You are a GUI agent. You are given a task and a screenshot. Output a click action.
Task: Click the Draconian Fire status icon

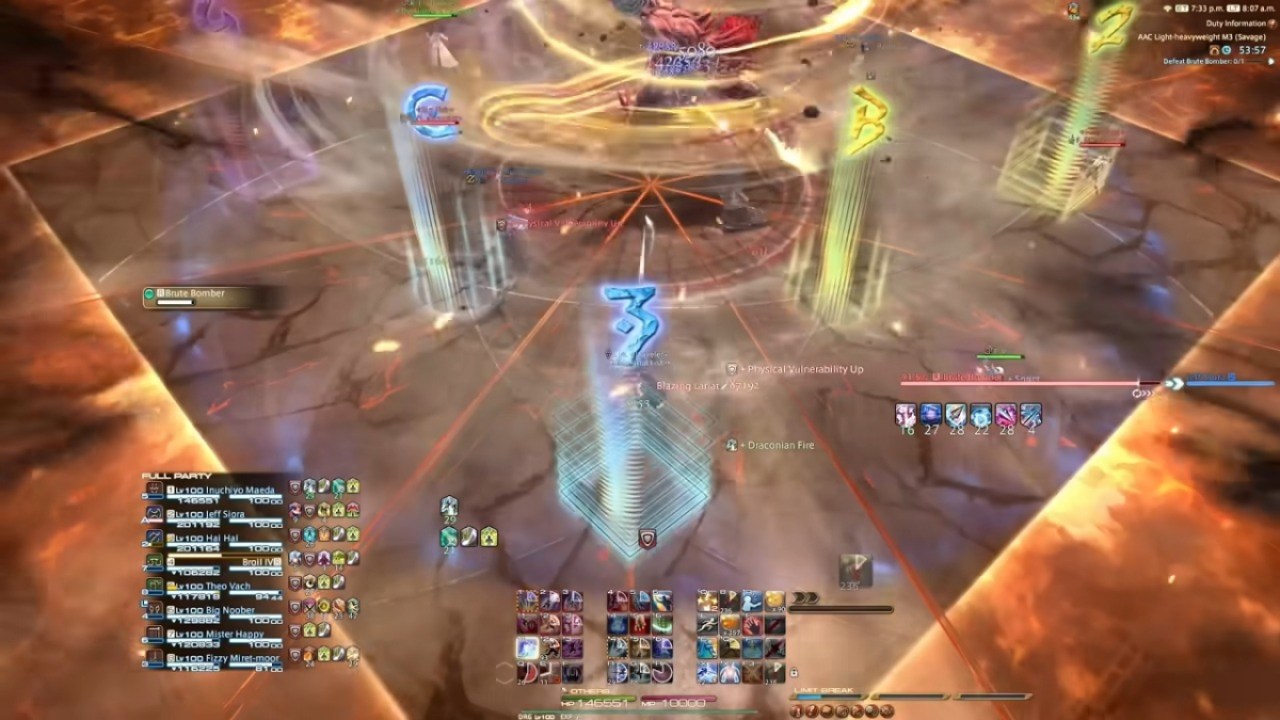[732, 445]
